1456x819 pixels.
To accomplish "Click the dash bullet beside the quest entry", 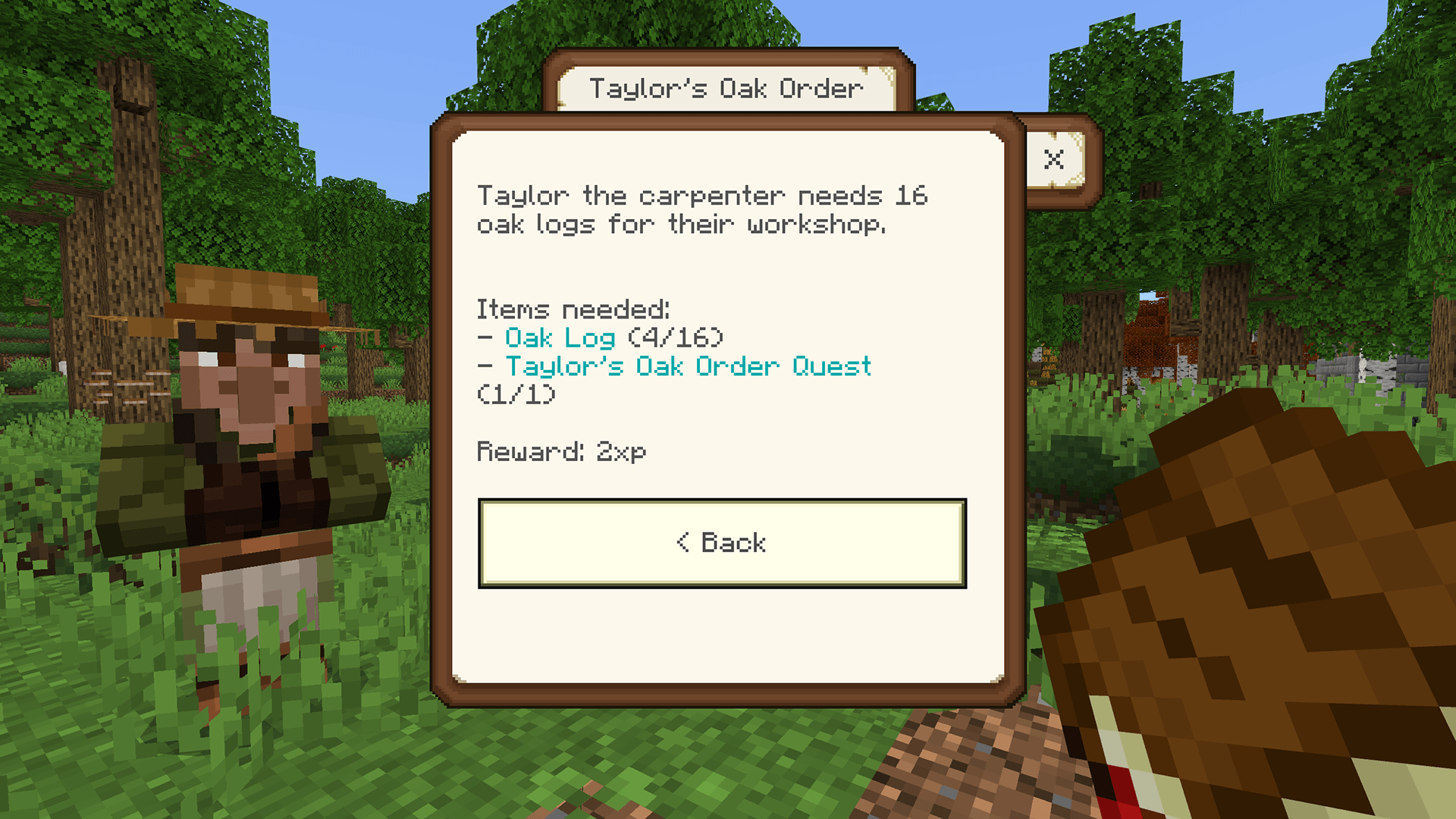I will [485, 366].
